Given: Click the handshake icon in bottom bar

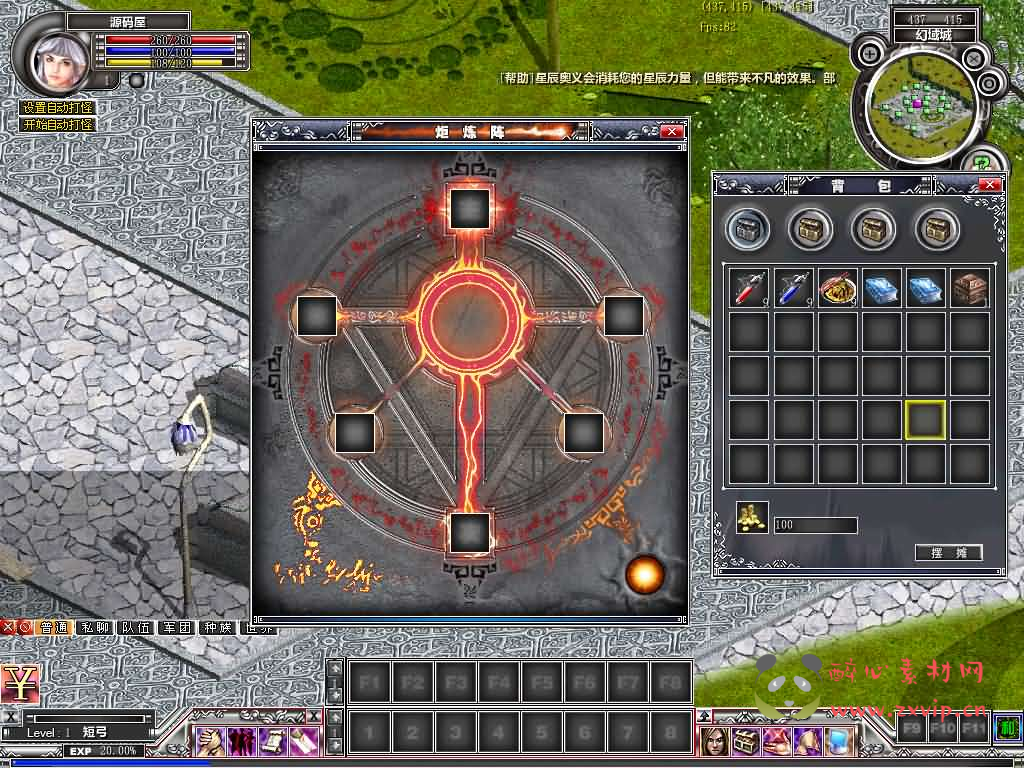Looking at the screenshot, I should (210, 741).
